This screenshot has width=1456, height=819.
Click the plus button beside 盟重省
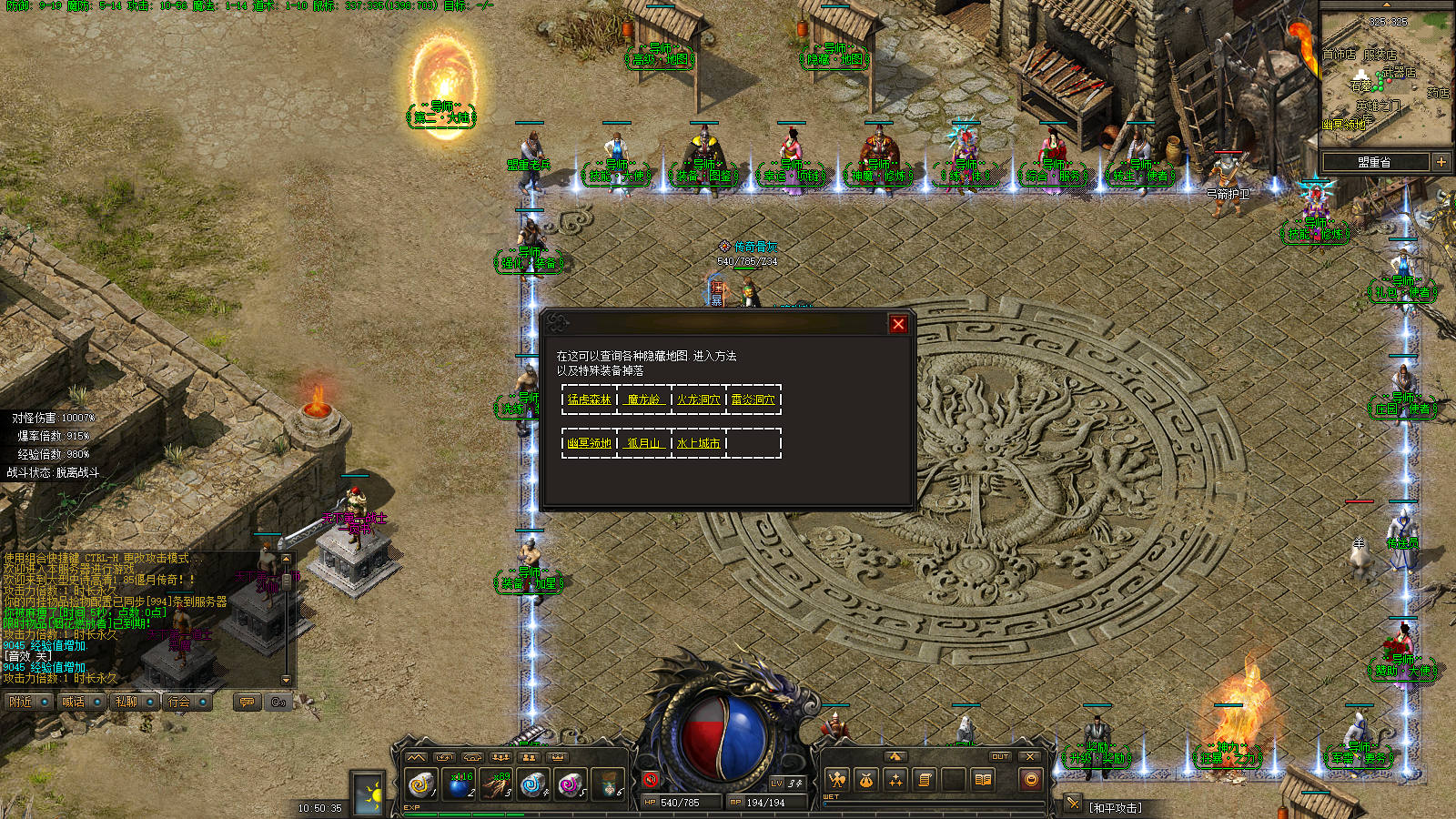click(x=1441, y=162)
